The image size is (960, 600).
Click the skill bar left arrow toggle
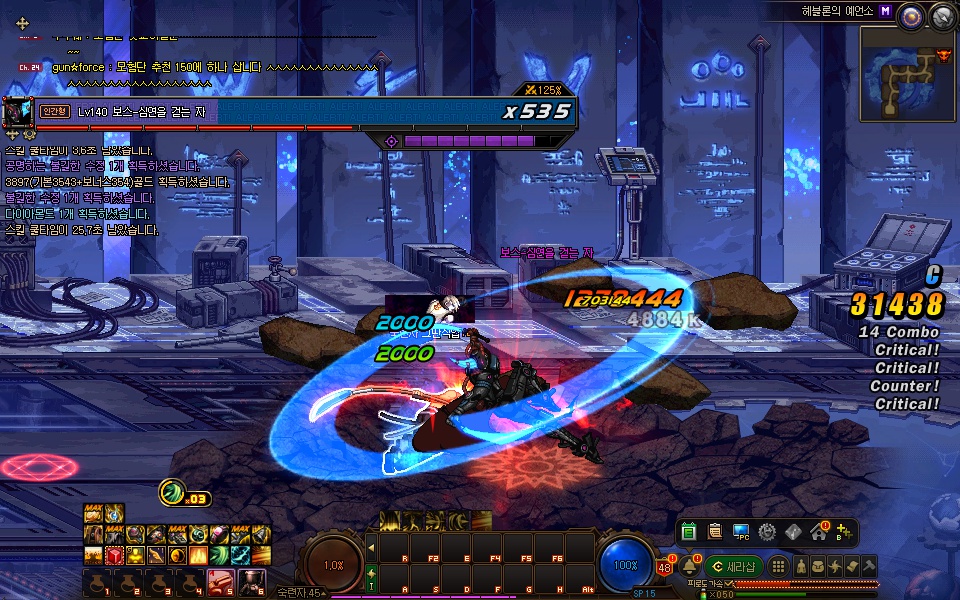(371, 547)
